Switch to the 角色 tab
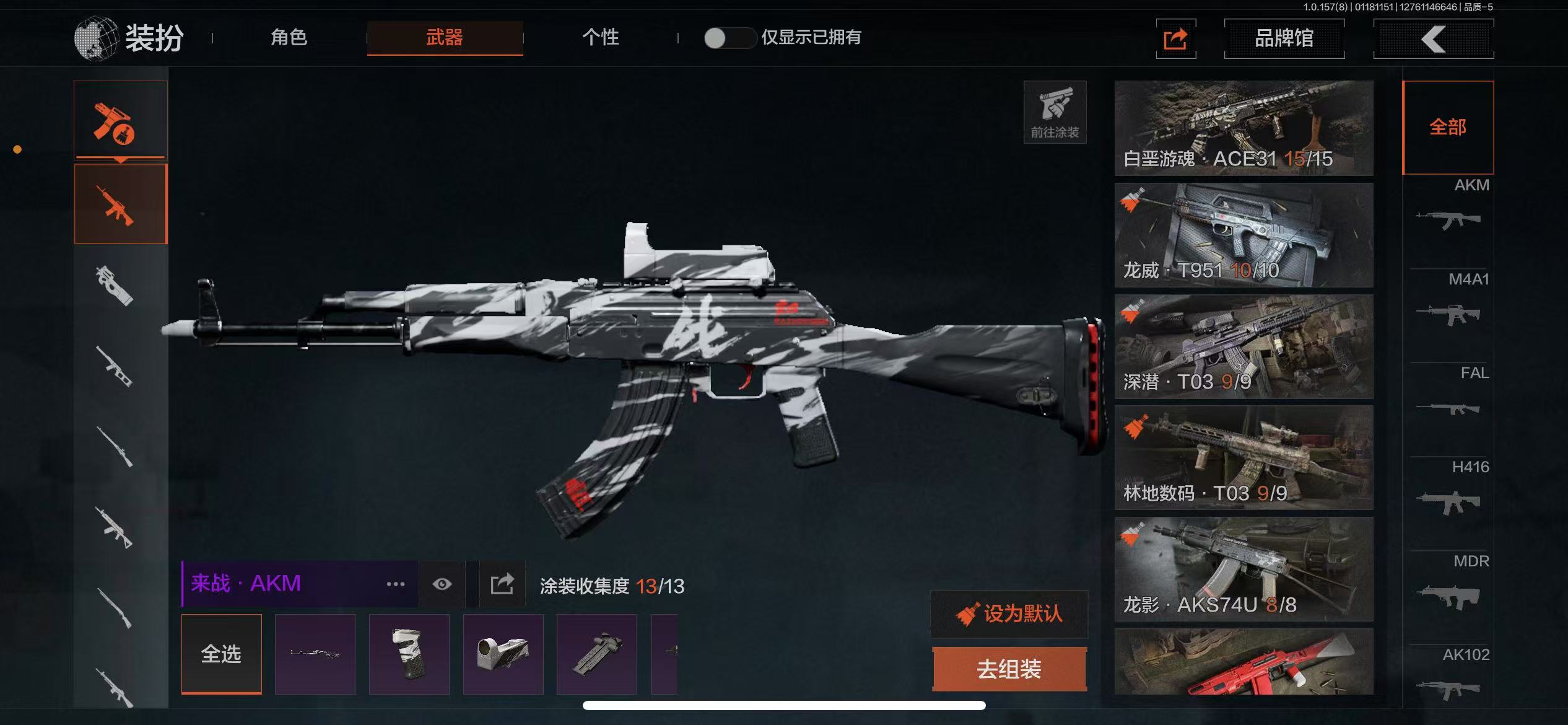This screenshot has width=1568, height=725. pos(289,38)
